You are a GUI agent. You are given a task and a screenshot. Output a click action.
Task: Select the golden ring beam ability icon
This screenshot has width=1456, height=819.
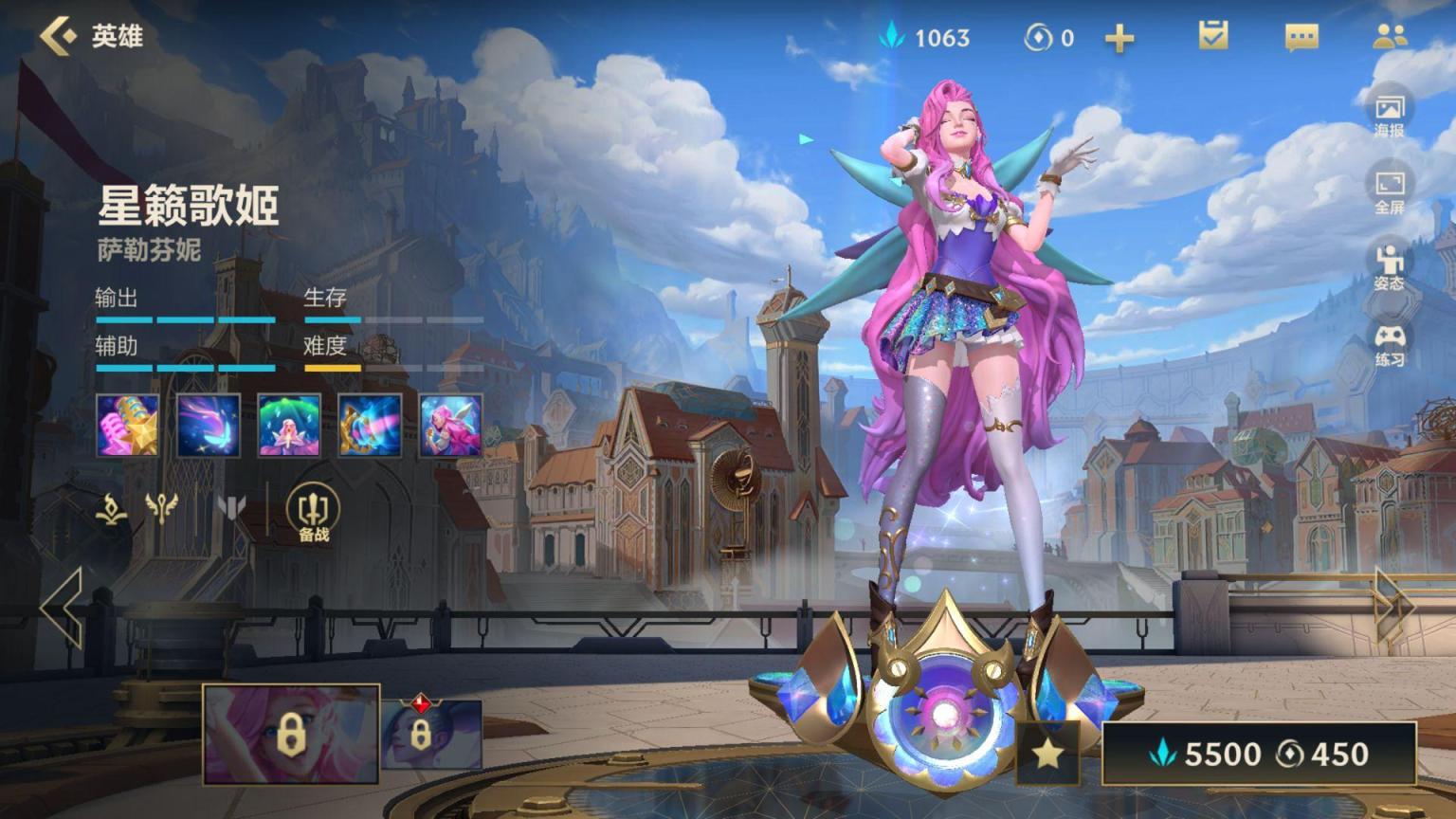(370, 426)
